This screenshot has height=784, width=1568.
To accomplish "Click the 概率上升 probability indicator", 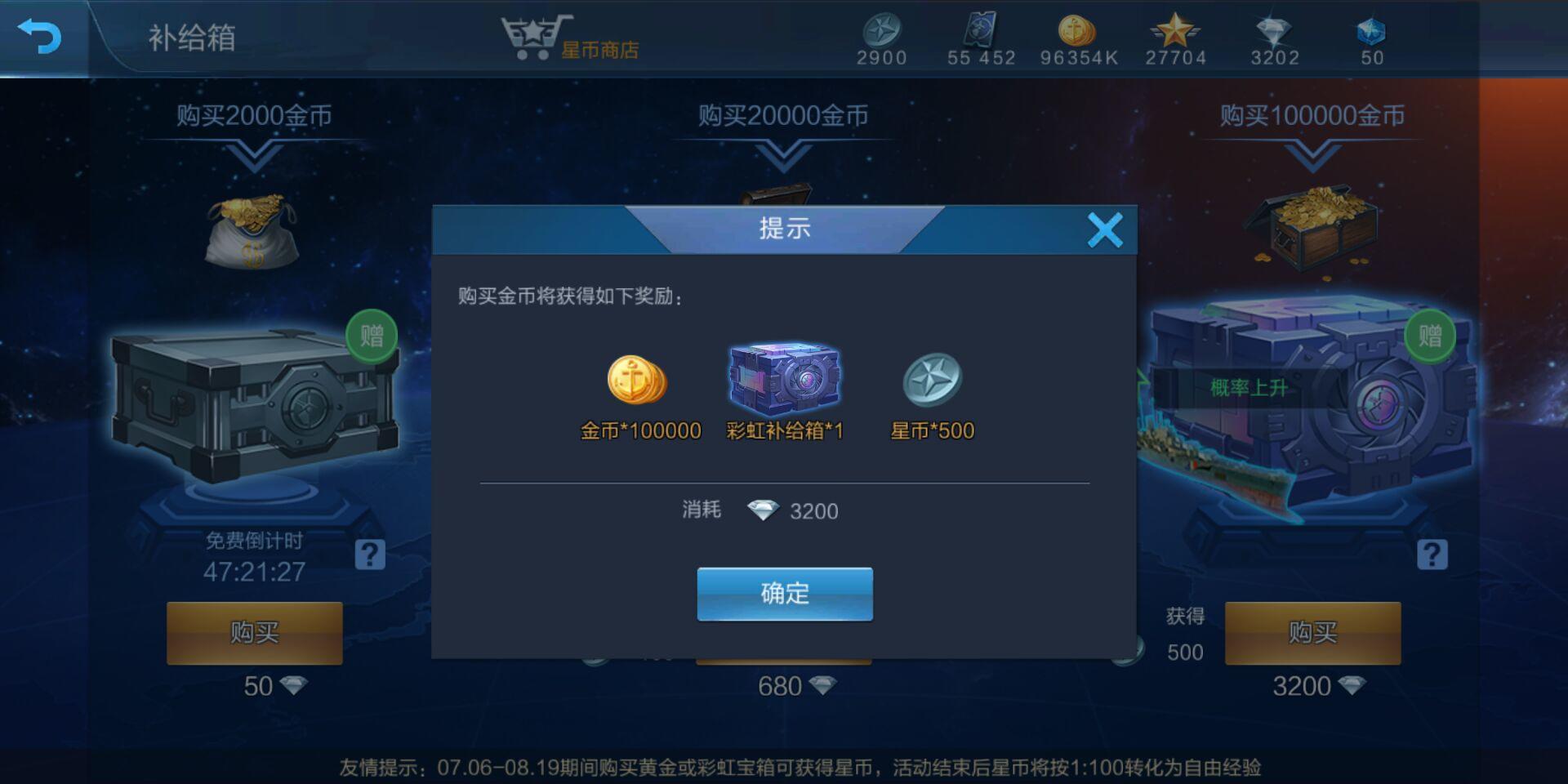I will (x=1247, y=388).
